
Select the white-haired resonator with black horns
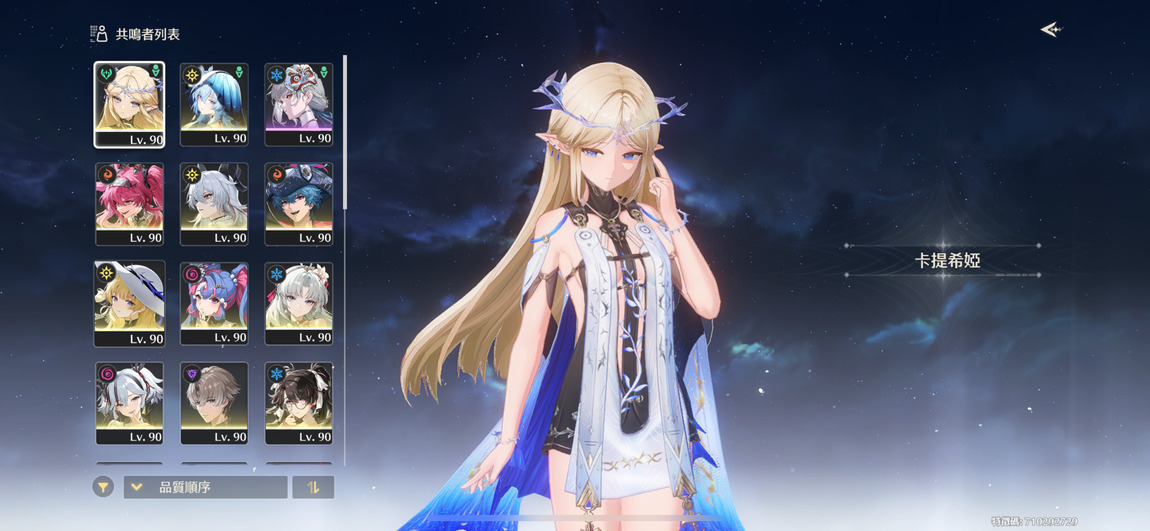click(214, 204)
